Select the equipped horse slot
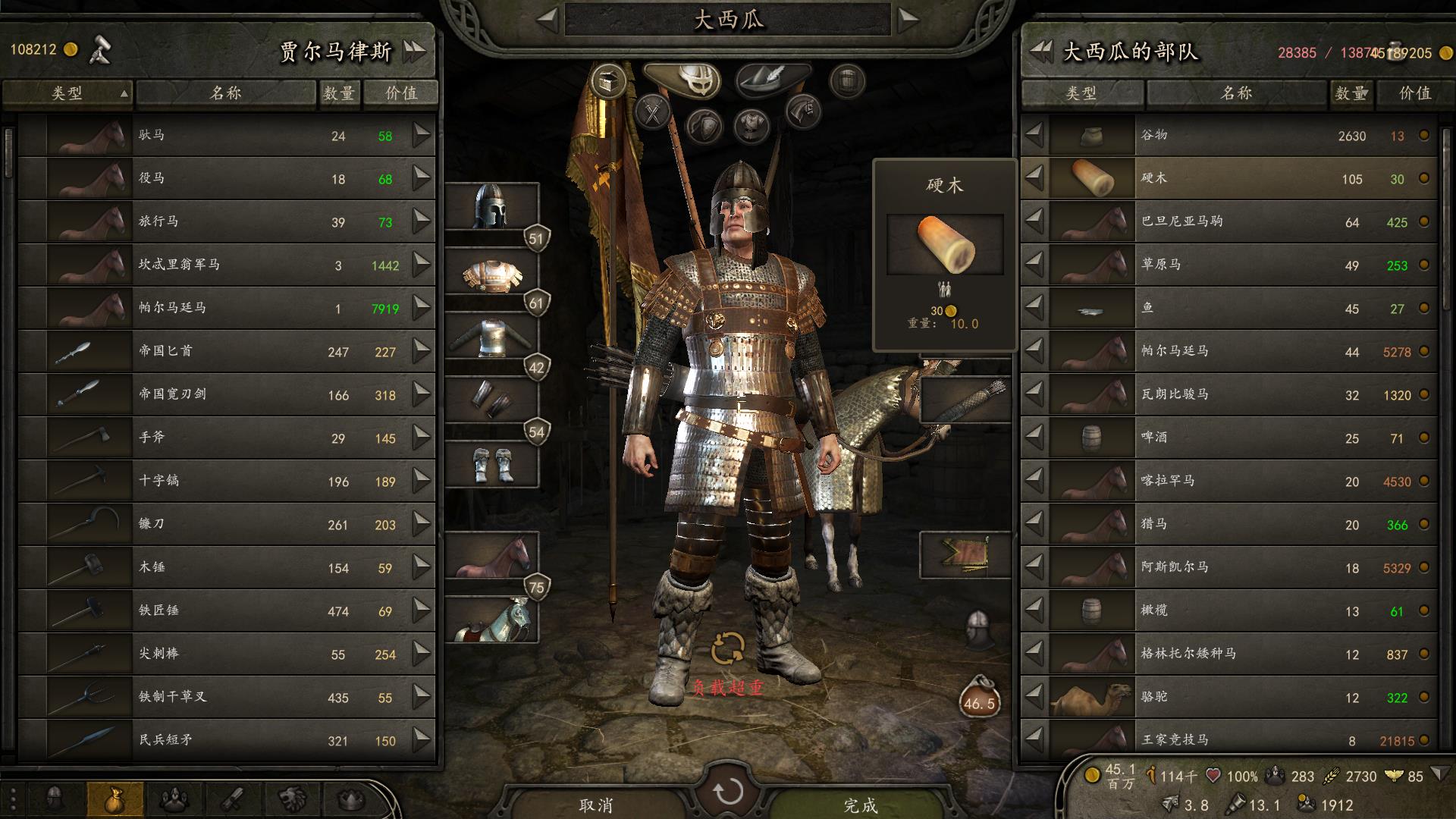This screenshot has height=819, width=1456. pos(491,556)
